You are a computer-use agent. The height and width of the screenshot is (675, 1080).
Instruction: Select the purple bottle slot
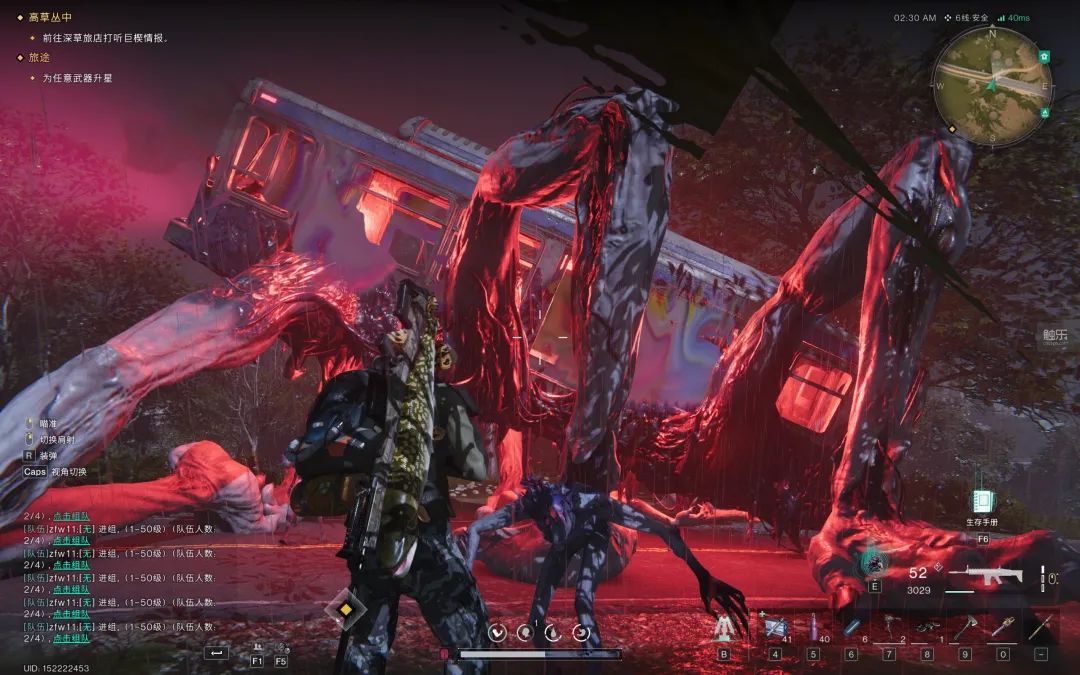pos(813,628)
